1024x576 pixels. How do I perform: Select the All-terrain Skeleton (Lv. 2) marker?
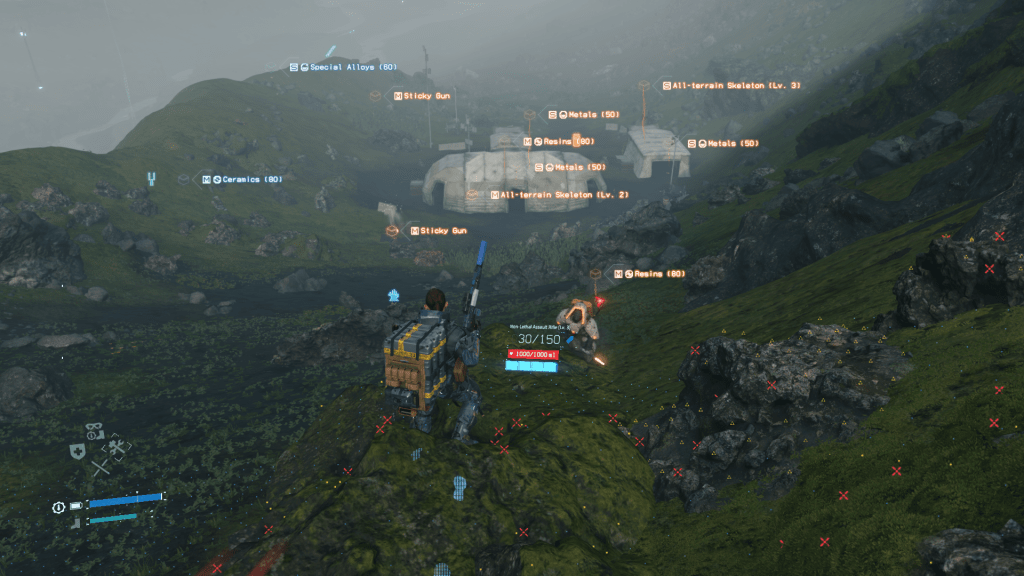(558, 194)
